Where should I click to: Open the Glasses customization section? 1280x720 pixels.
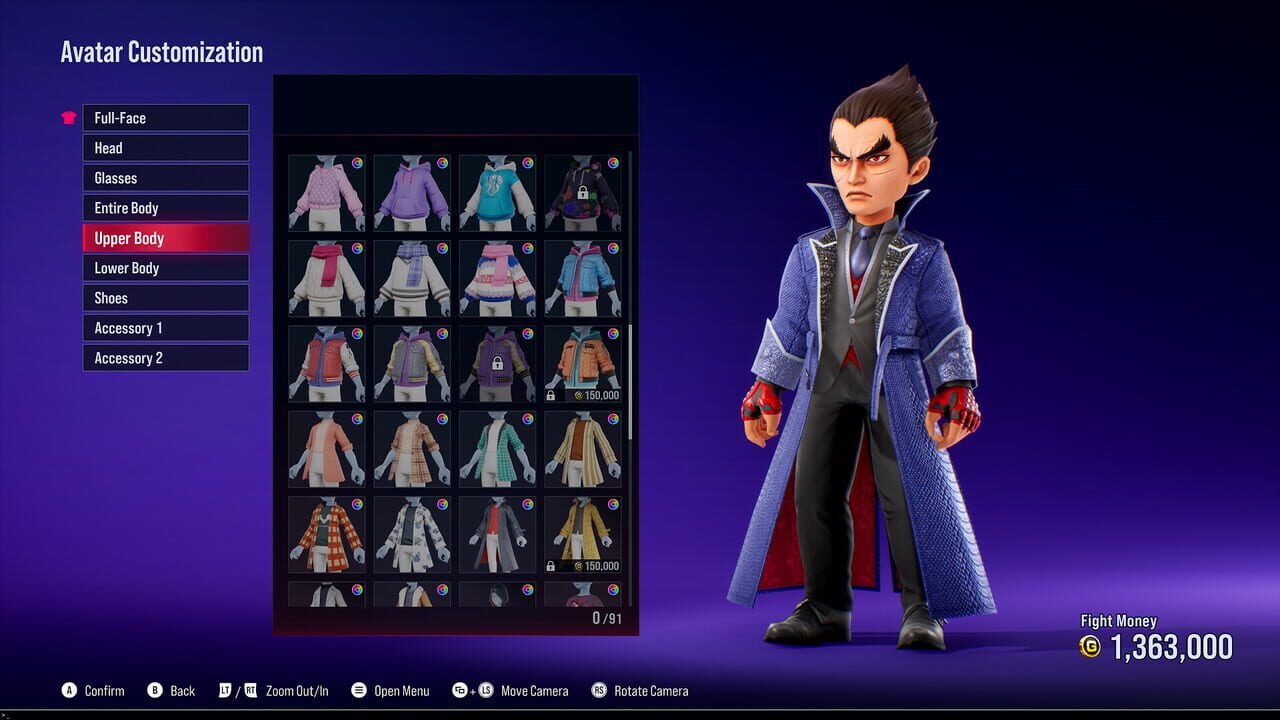165,178
